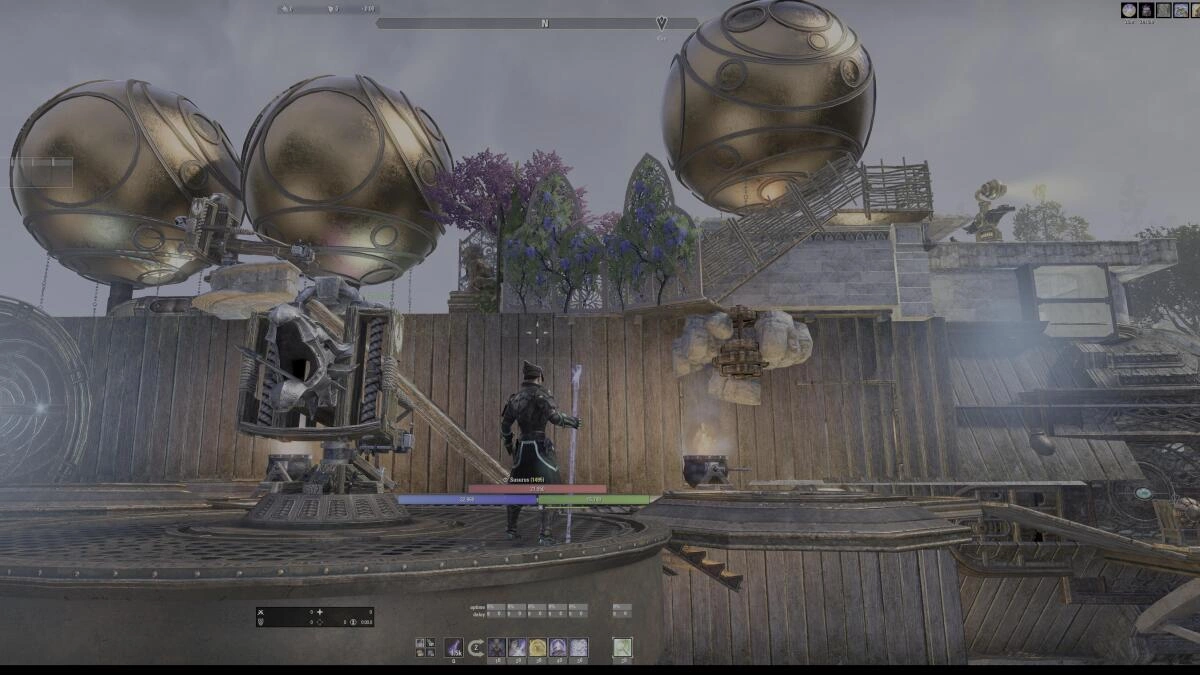The image size is (1200, 675).
Task: Use the quickslot item showing 1.5k
Action: 454,648
